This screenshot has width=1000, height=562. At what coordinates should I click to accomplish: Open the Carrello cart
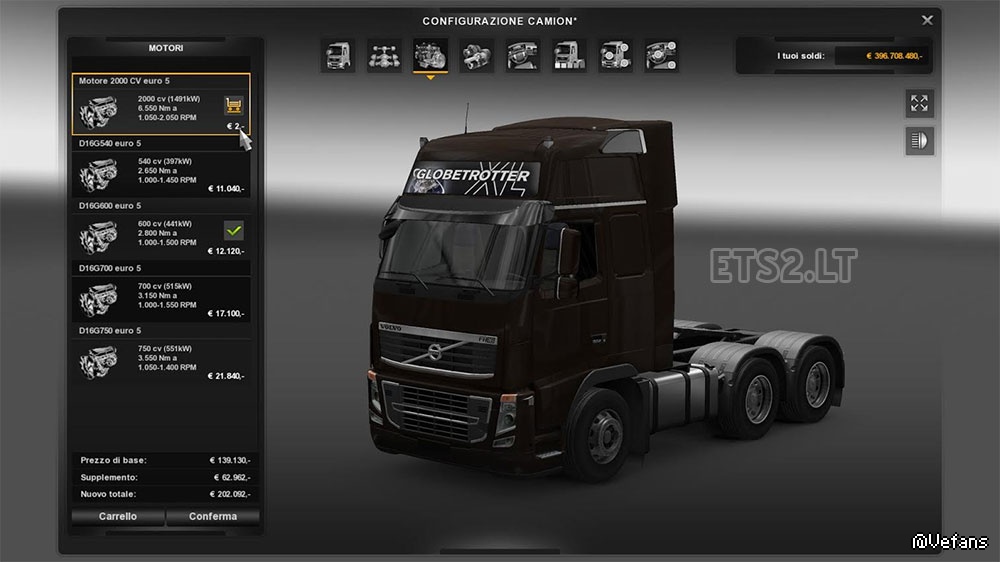[118, 517]
